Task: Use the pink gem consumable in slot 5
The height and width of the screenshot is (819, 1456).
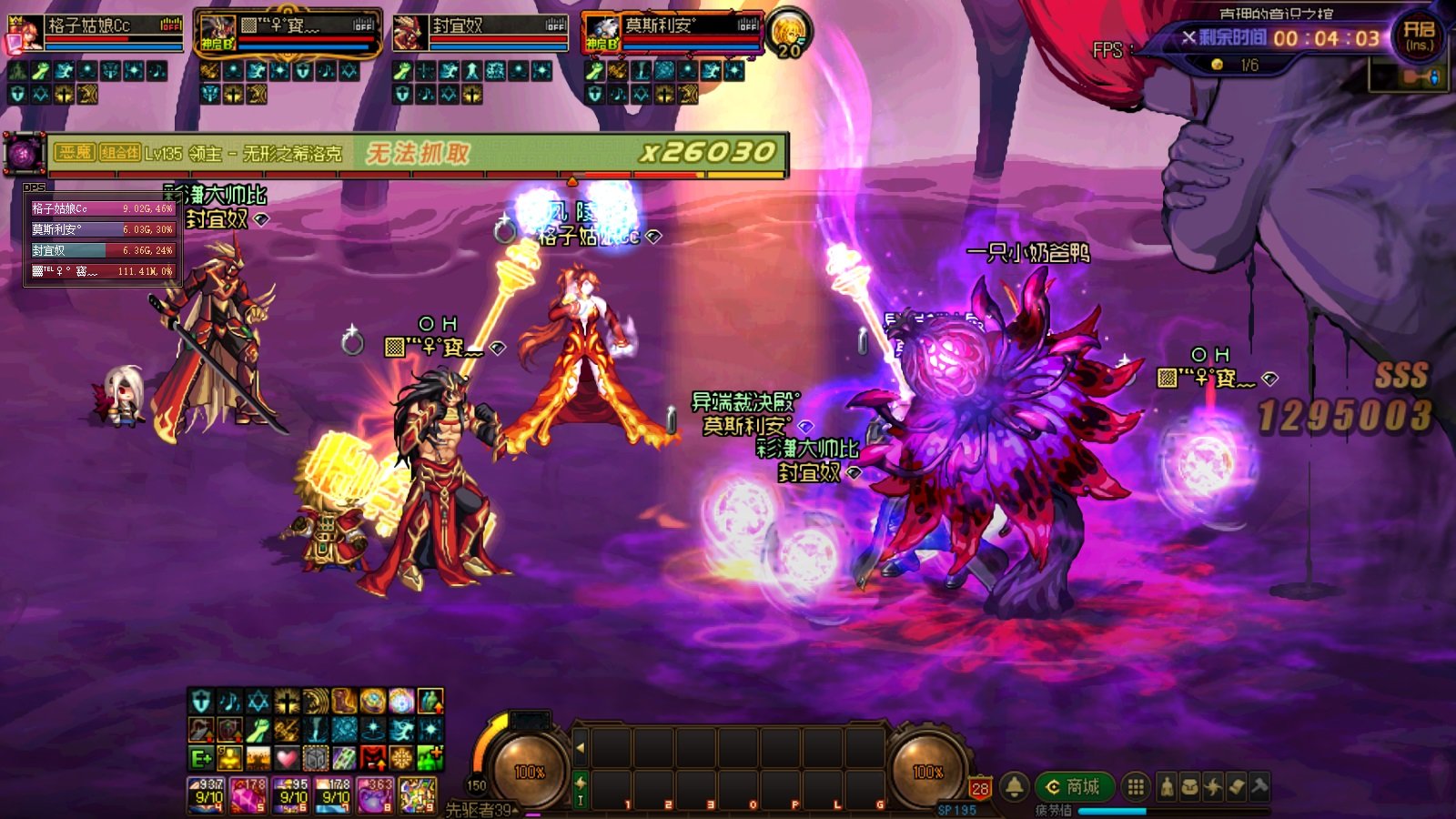Action: click(248, 794)
